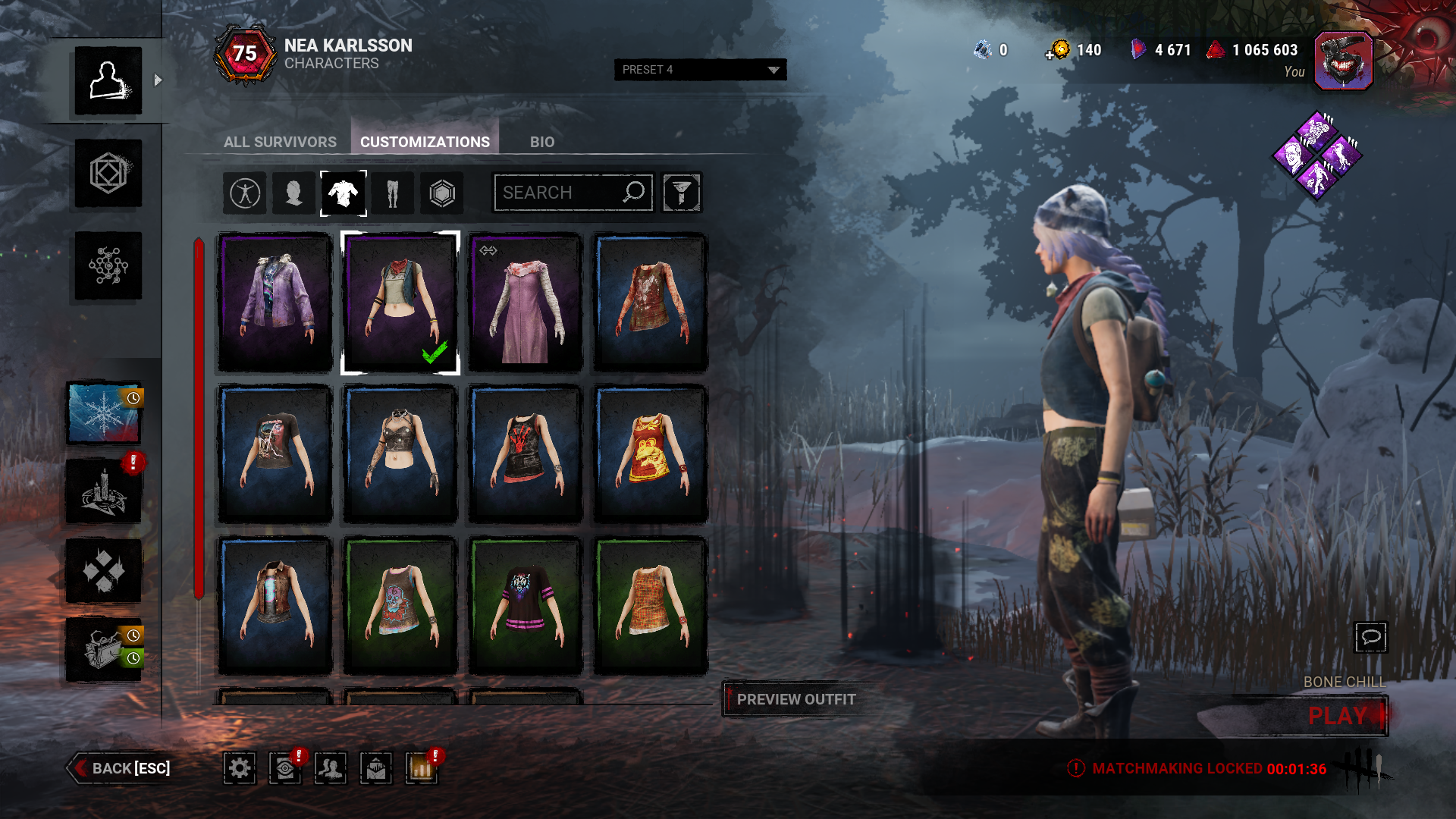Go back with the Back button
This screenshot has height=819, width=1456.
(x=120, y=768)
